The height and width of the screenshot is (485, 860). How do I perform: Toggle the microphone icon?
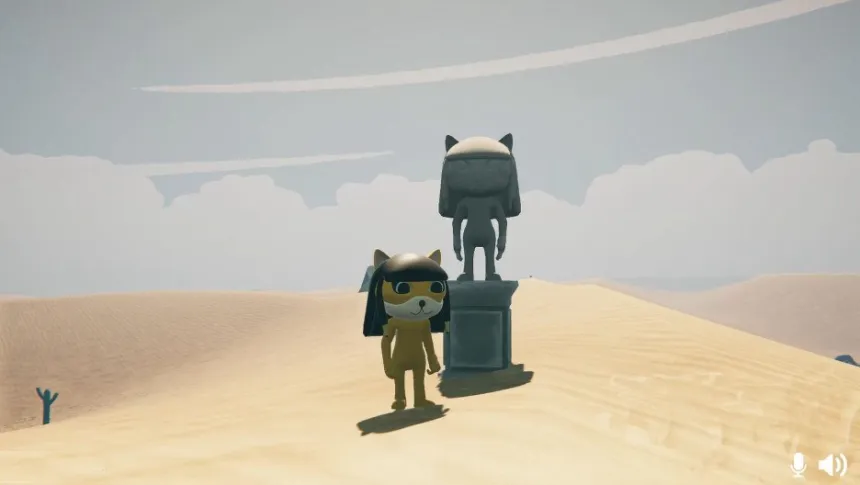(x=798, y=464)
